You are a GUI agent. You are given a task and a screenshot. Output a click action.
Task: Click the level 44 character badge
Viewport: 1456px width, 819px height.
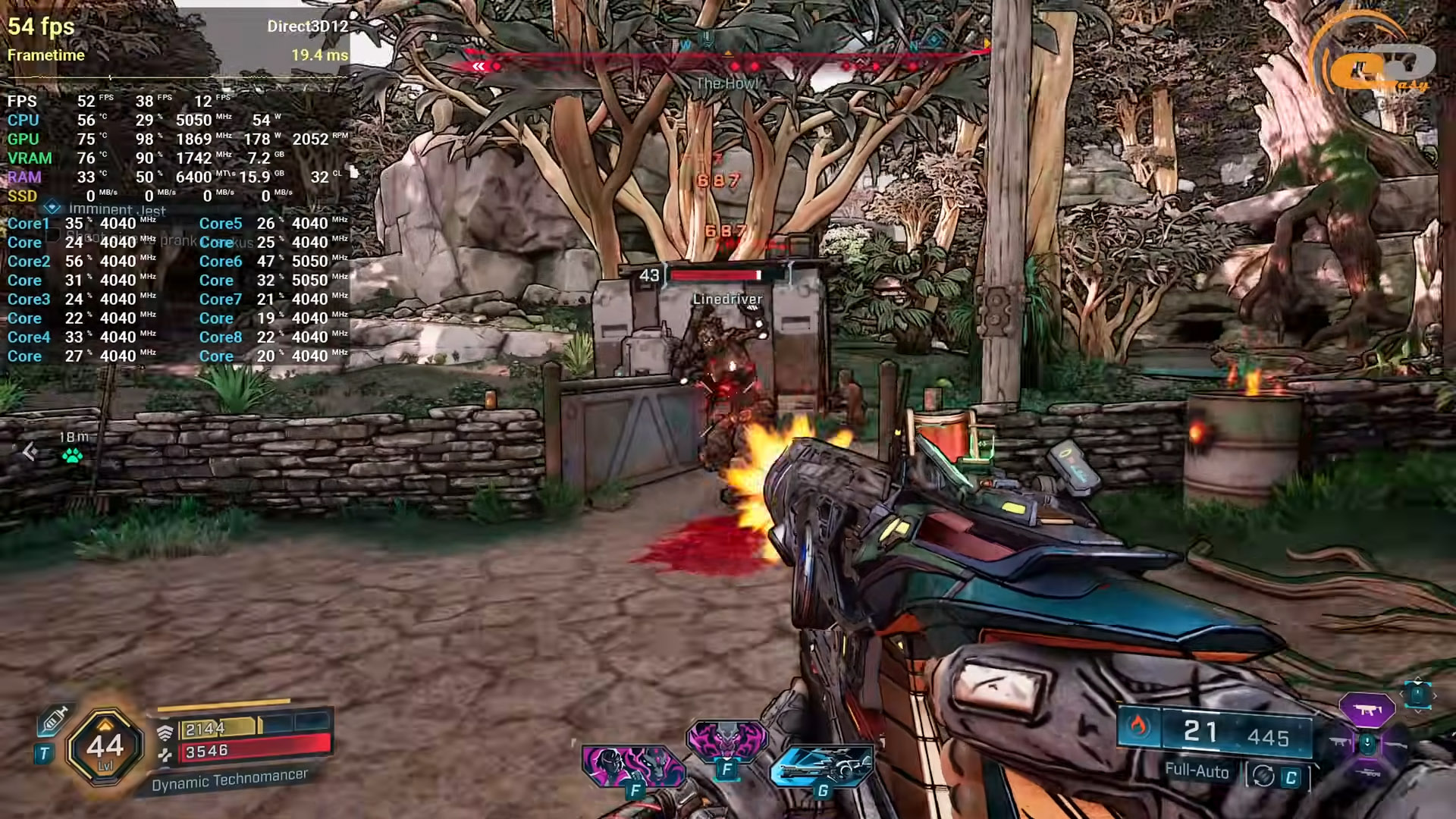tap(105, 747)
